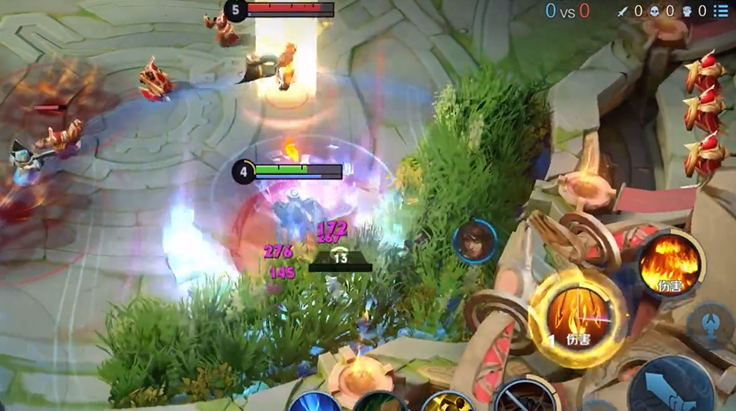Select the ally hero portrait
Screen dimensions: 736x411
pyautogui.click(x=474, y=241)
